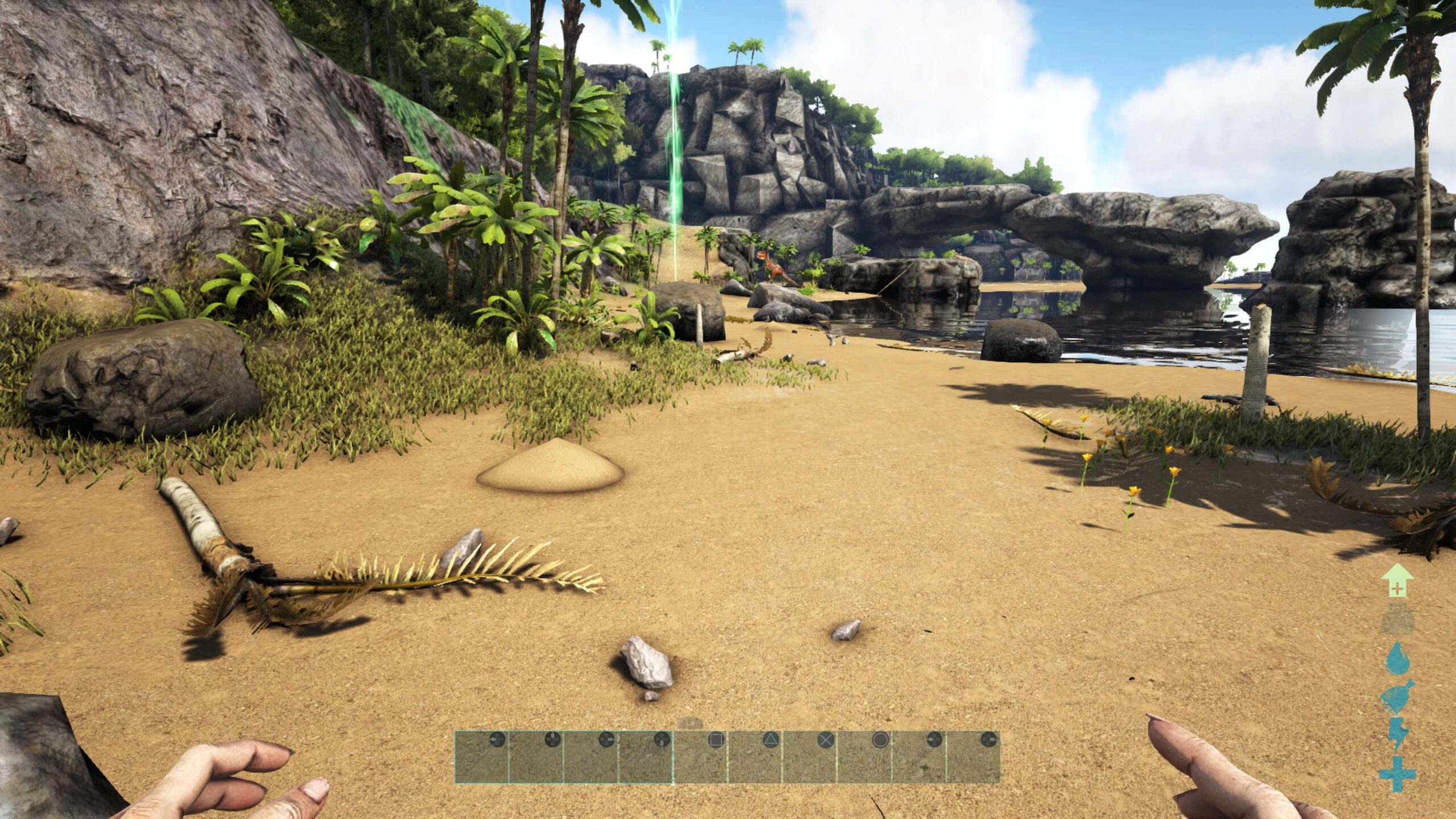Viewport: 1456px width, 819px height.
Task: Select the faded weight status icon
Action: pyautogui.click(x=1397, y=619)
